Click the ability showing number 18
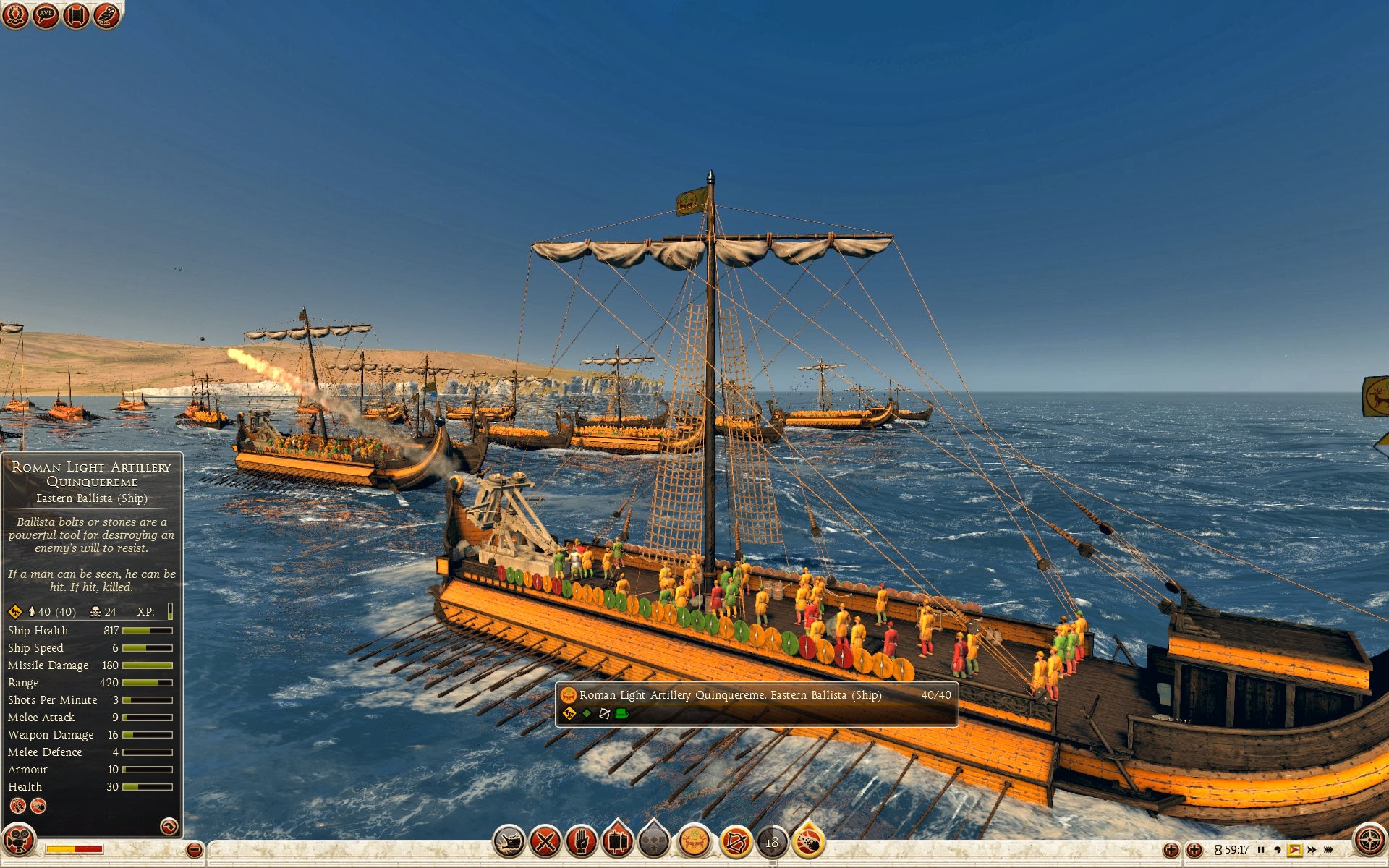This screenshot has width=1389, height=868. coord(772,842)
